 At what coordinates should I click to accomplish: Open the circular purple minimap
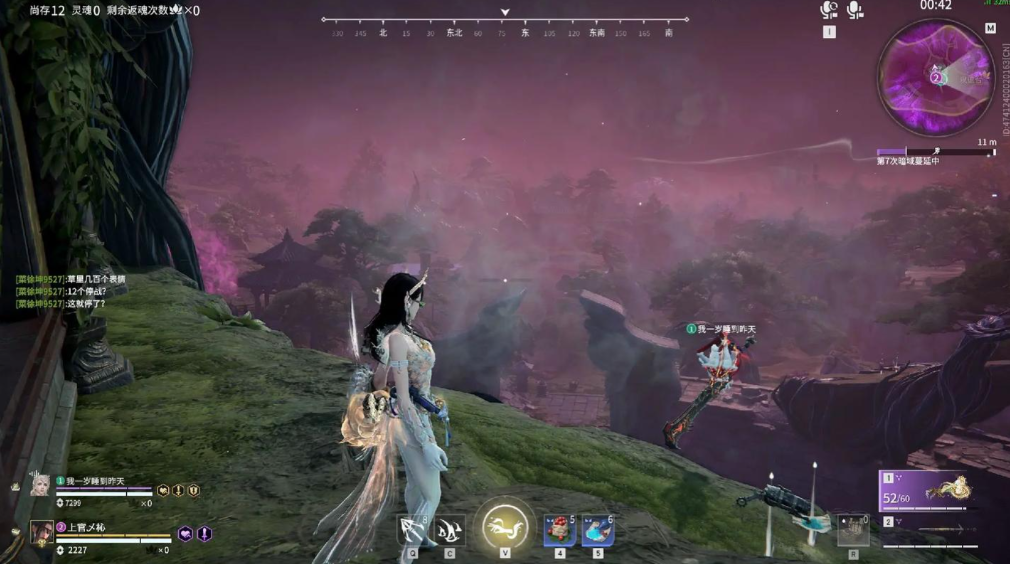click(935, 76)
